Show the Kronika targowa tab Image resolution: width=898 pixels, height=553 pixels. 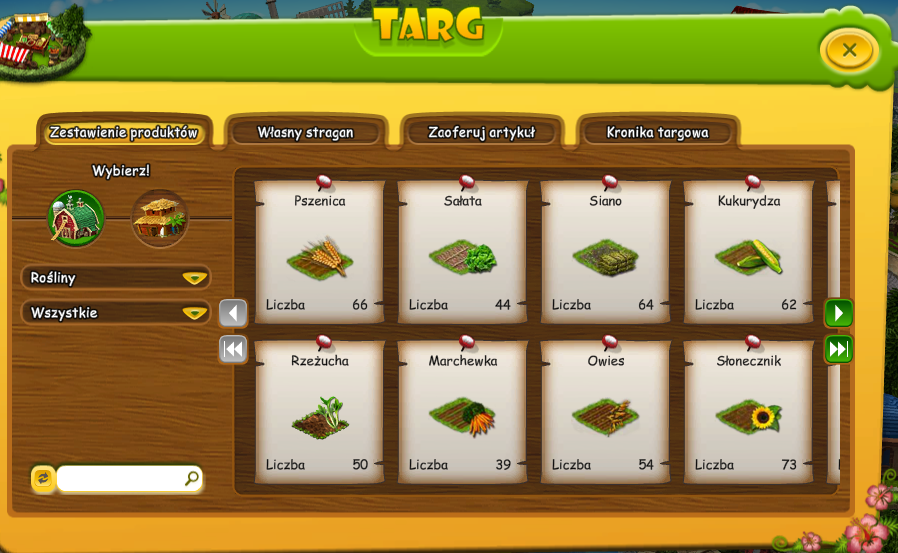coord(657,132)
